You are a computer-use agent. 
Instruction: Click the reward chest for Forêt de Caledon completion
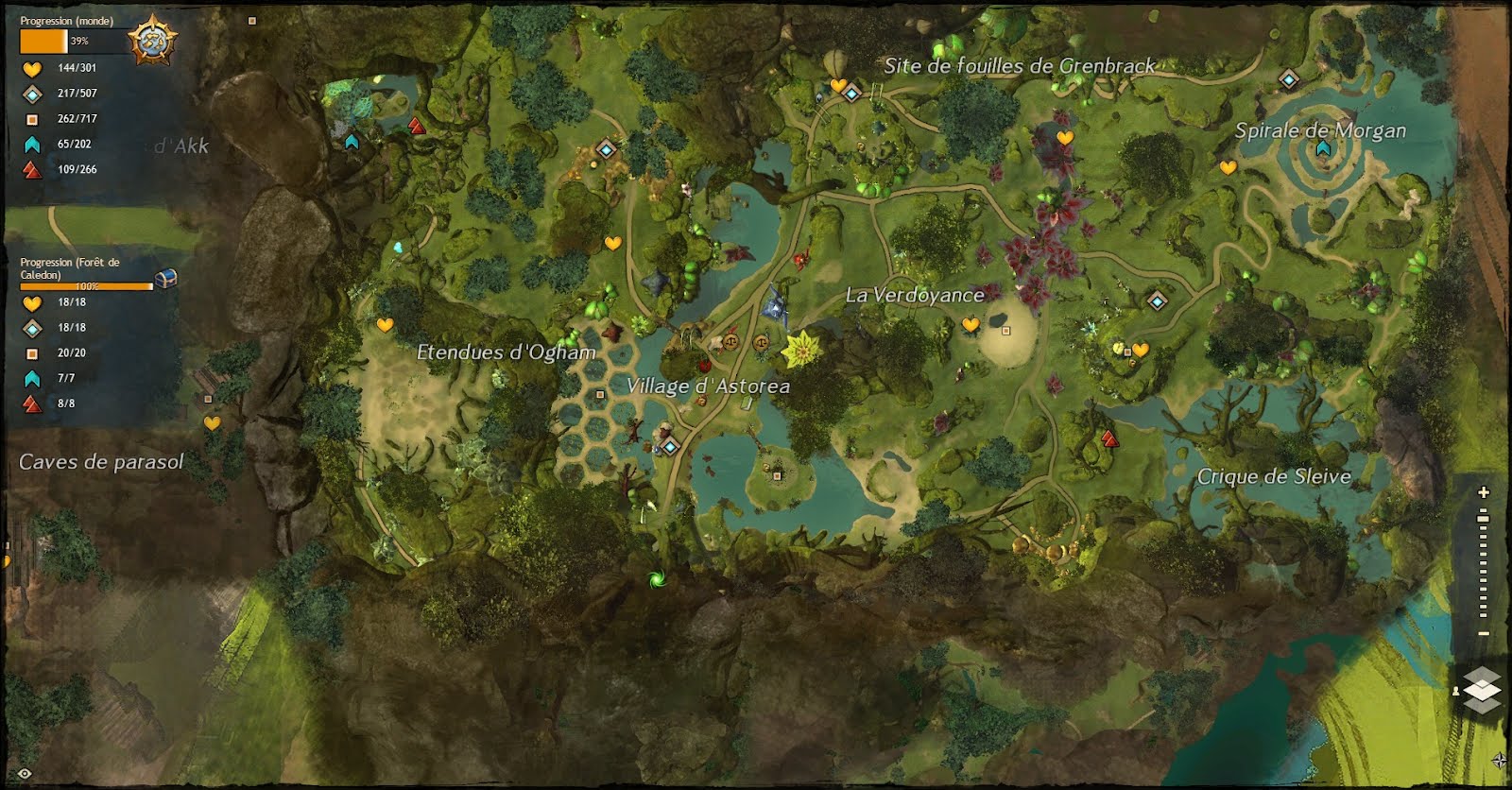163,276
